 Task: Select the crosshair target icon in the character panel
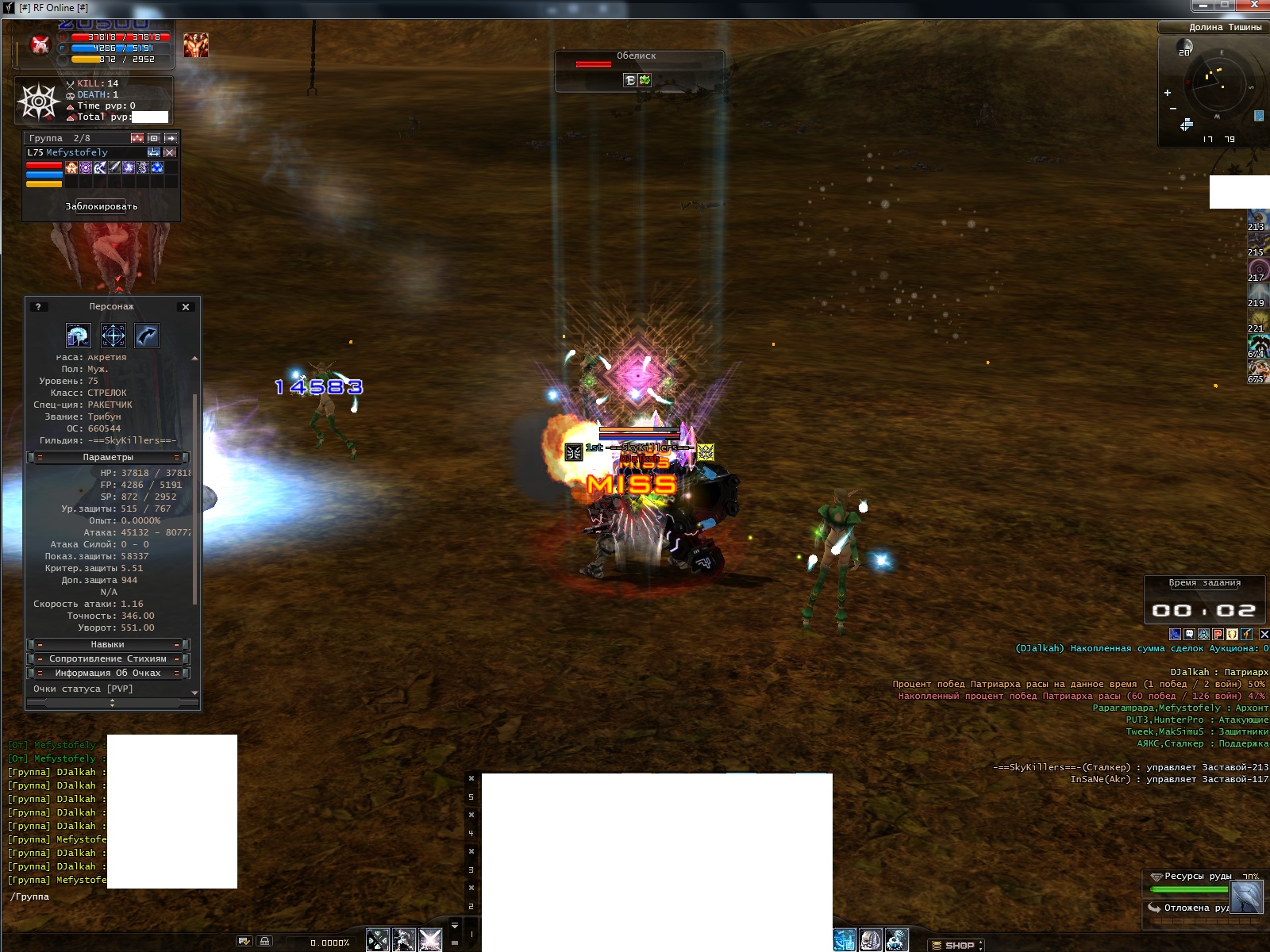tap(114, 336)
